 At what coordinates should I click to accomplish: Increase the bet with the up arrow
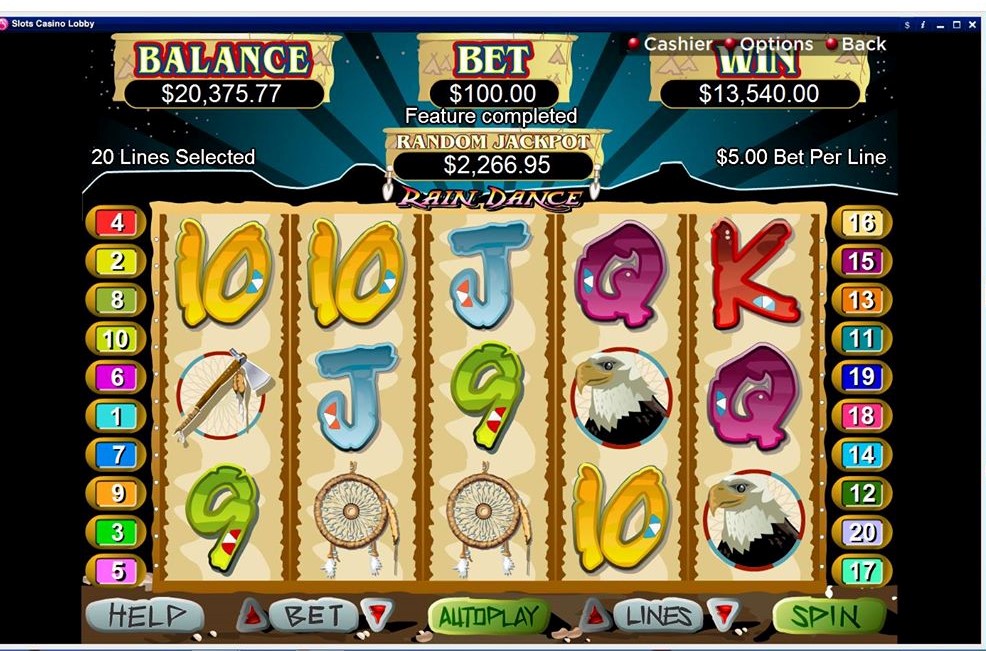point(251,615)
